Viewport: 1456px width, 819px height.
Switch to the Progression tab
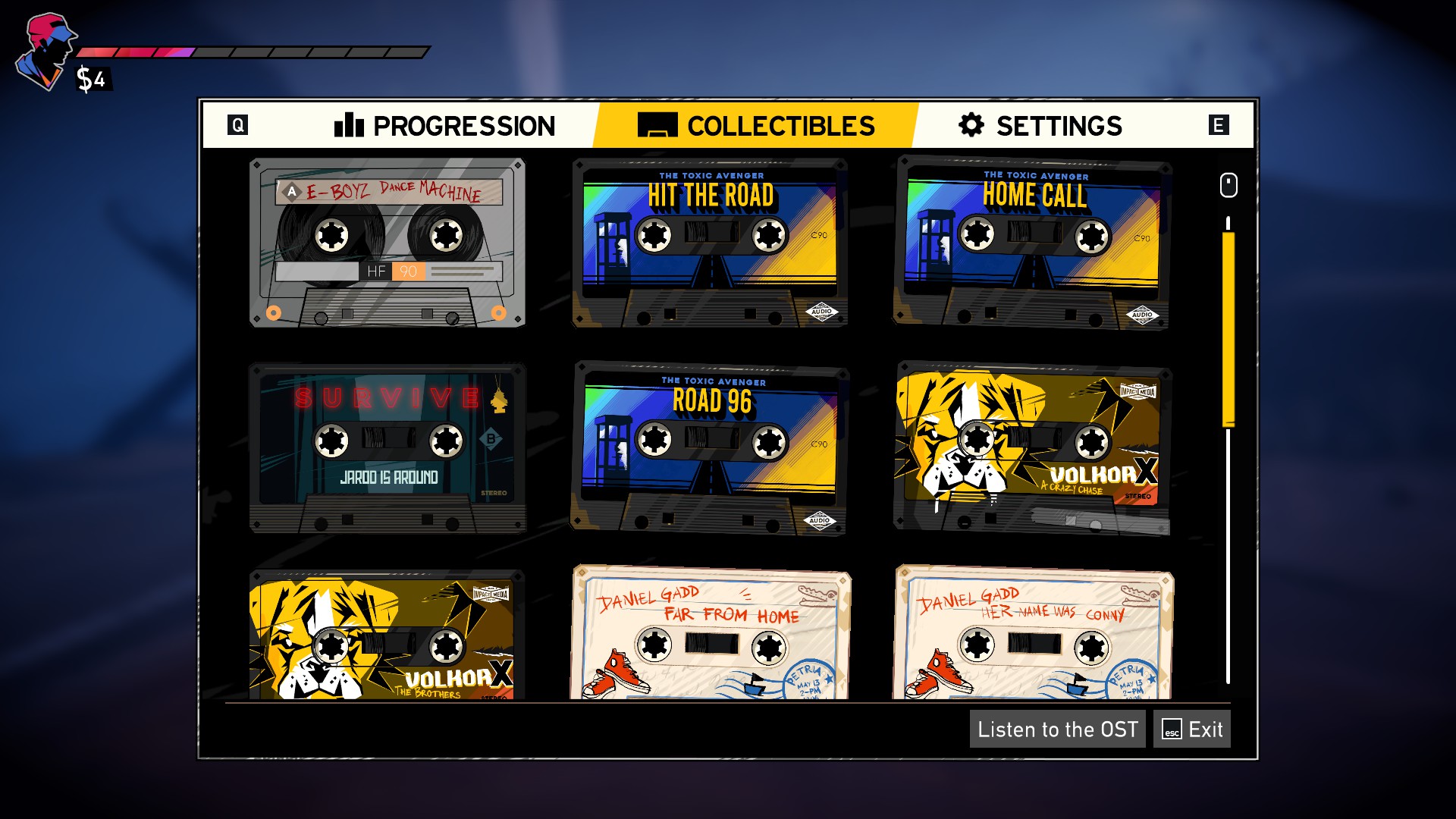(445, 126)
